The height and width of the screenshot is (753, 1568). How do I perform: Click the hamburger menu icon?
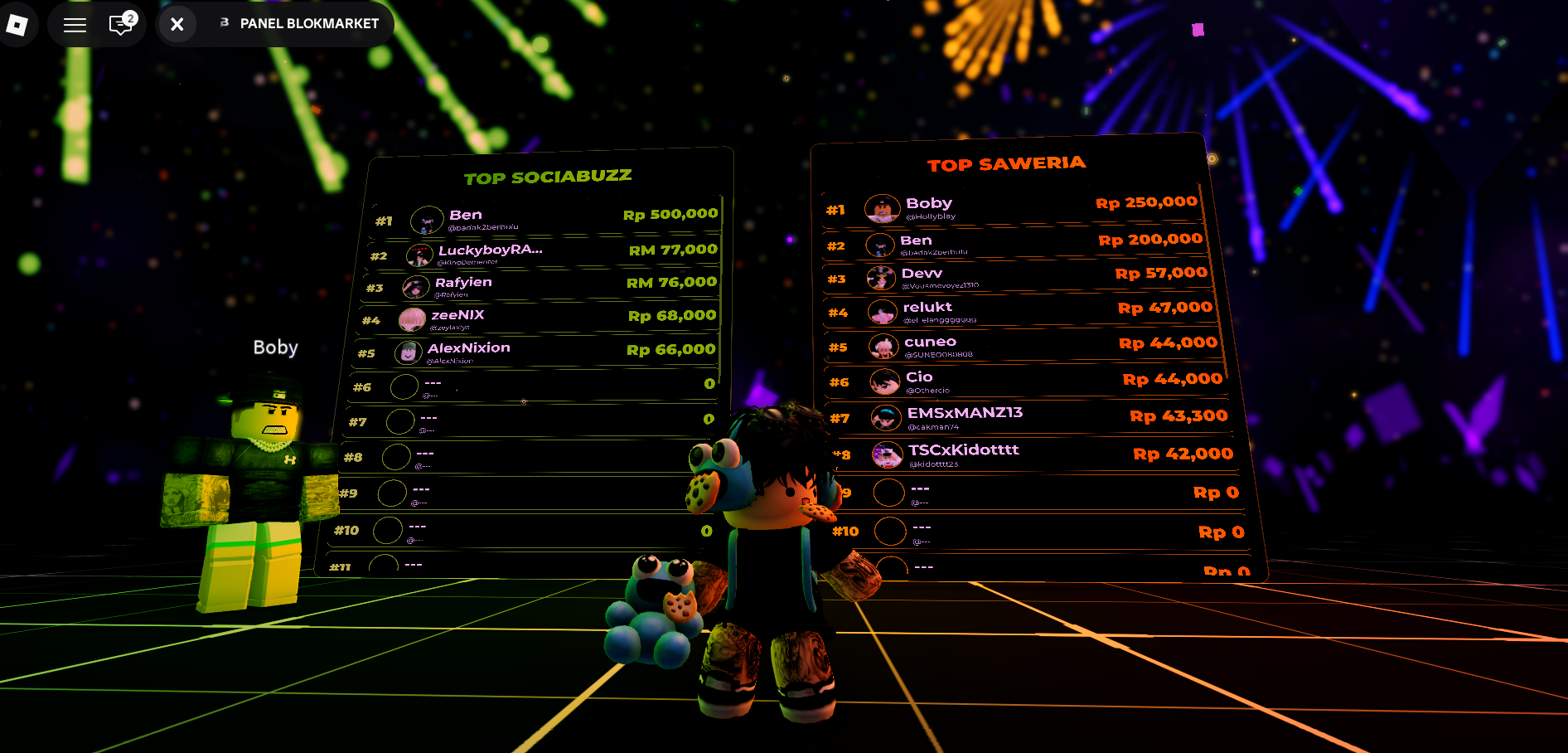tap(74, 24)
